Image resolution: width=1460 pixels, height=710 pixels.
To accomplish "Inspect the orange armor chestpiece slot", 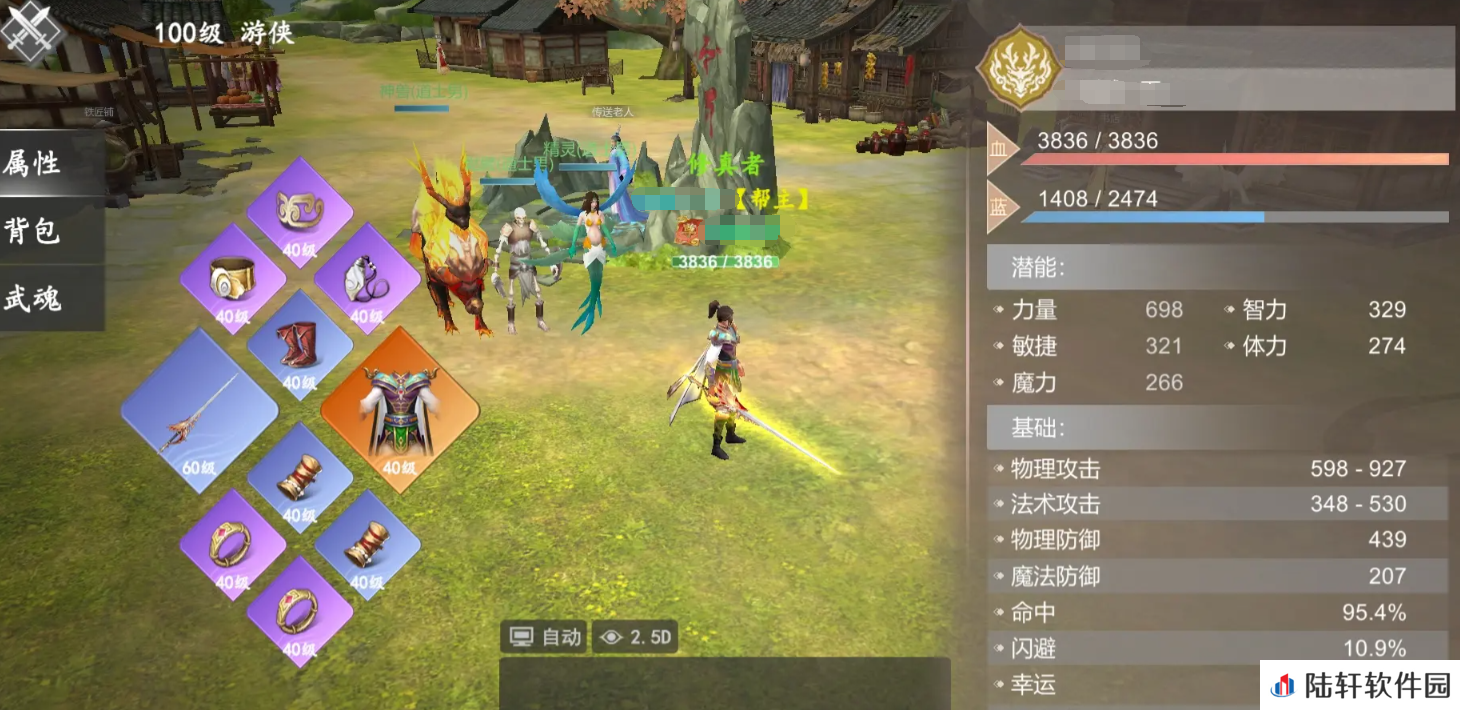I will pyautogui.click(x=399, y=411).
